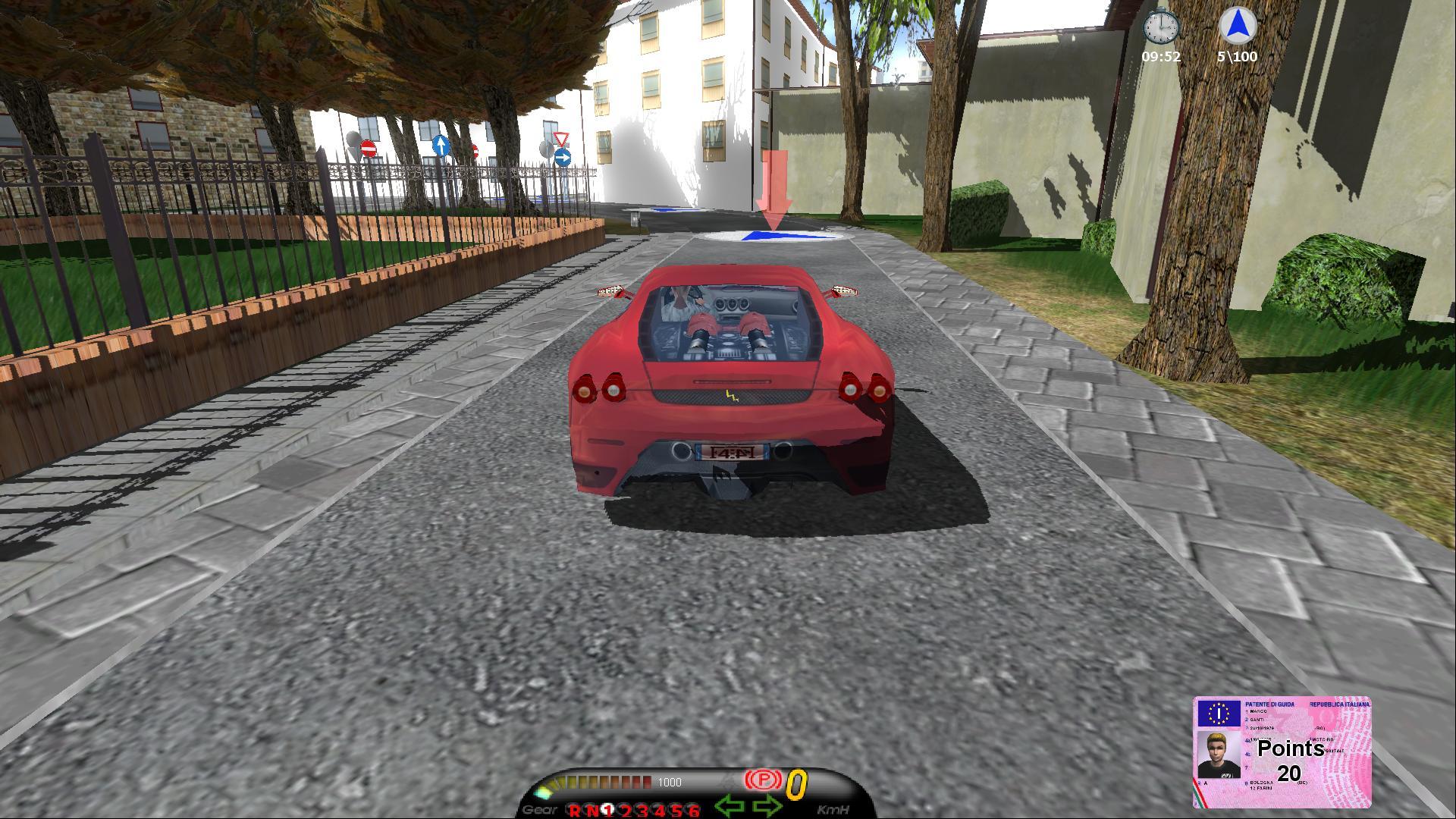Click the Gear label on the HUD
The width and height of the screenshot is (1456, 819).
pyautogui.click(x=538, y=808)
